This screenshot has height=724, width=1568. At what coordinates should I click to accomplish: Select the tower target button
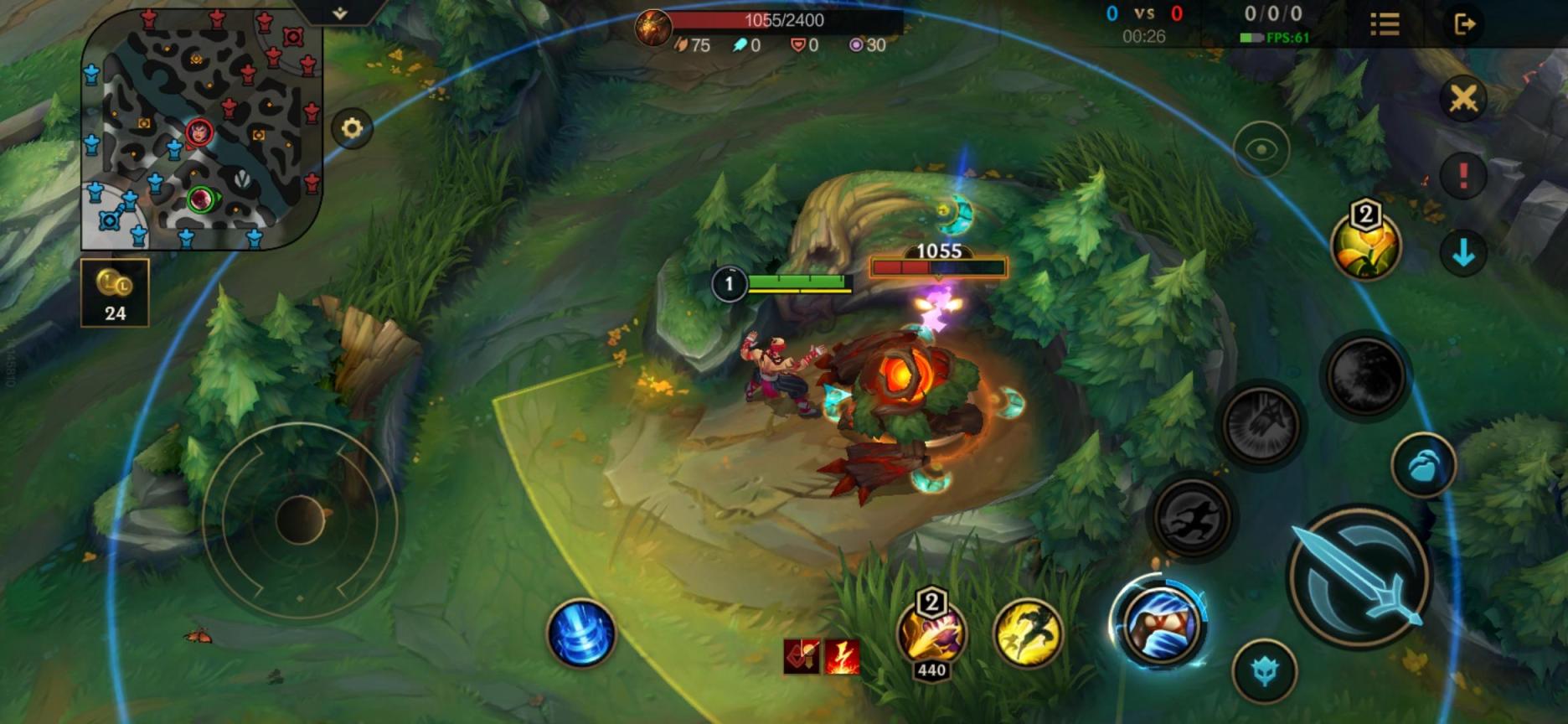coord(1264,671)
